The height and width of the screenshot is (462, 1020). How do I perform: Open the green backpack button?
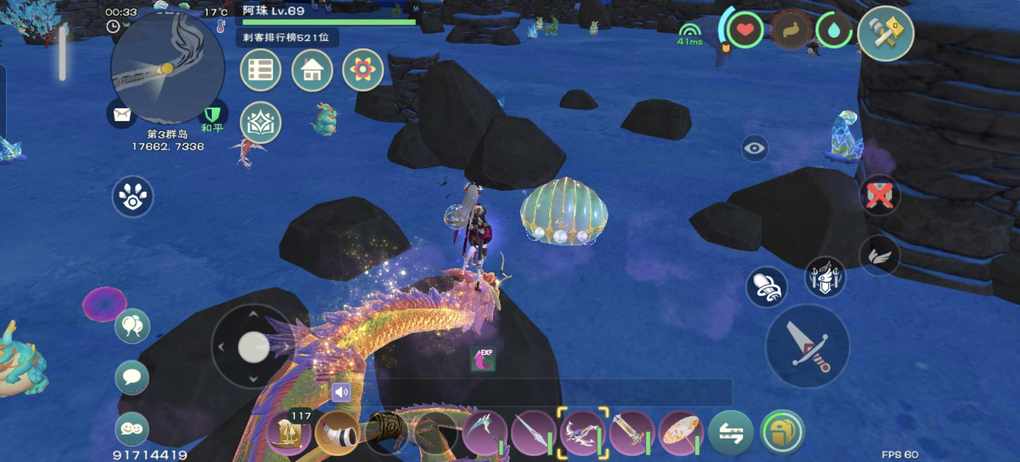pos(782,433)
